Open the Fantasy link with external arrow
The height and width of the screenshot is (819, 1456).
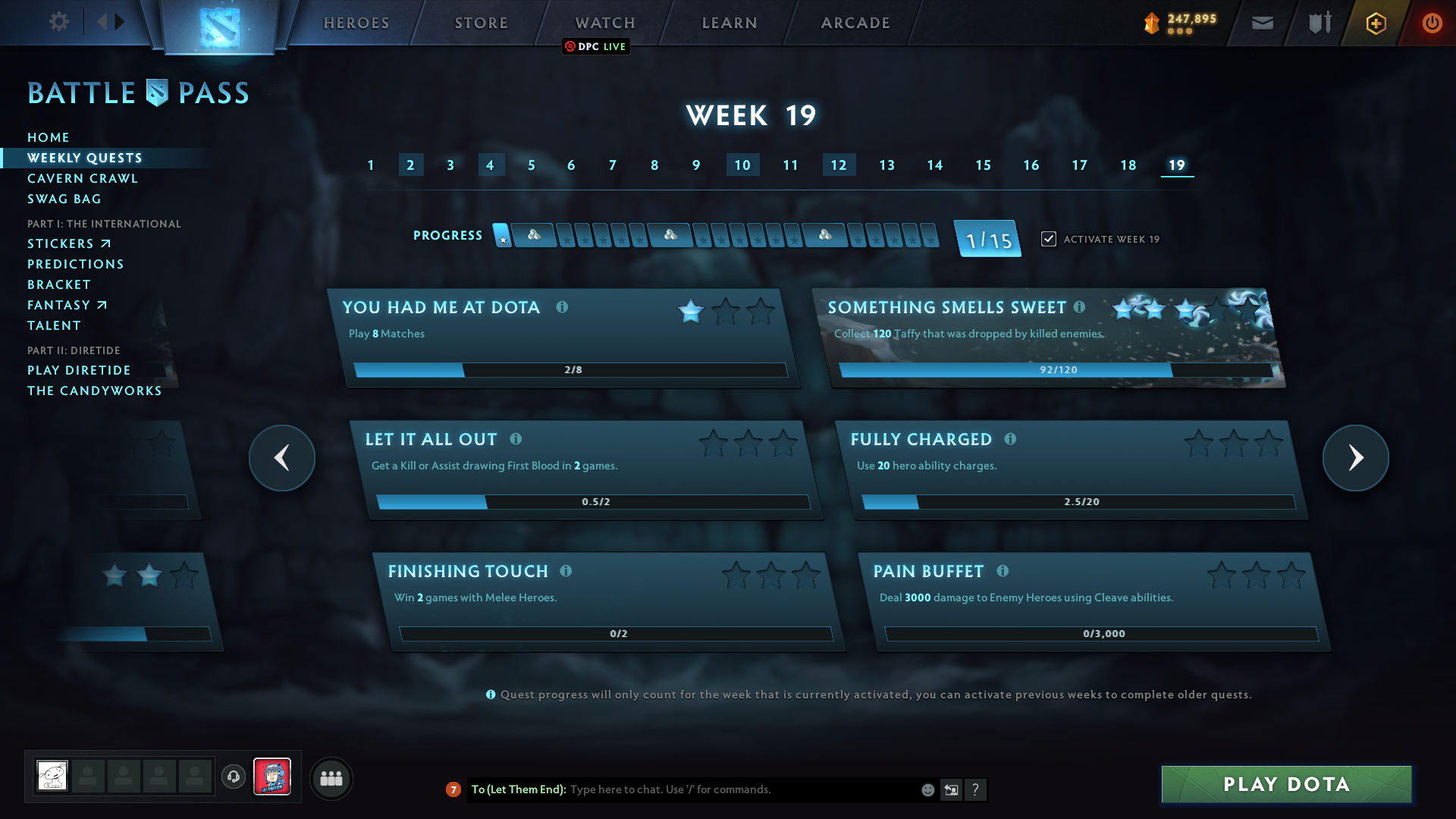tap(67, 305)
